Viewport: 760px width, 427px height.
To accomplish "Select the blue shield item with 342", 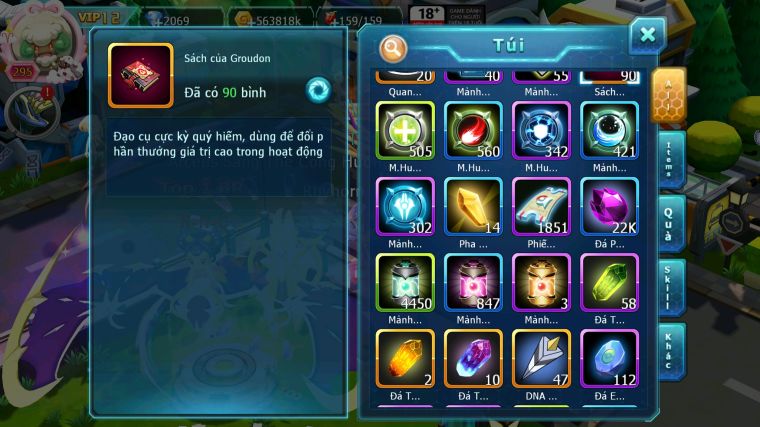I will 541,131.
